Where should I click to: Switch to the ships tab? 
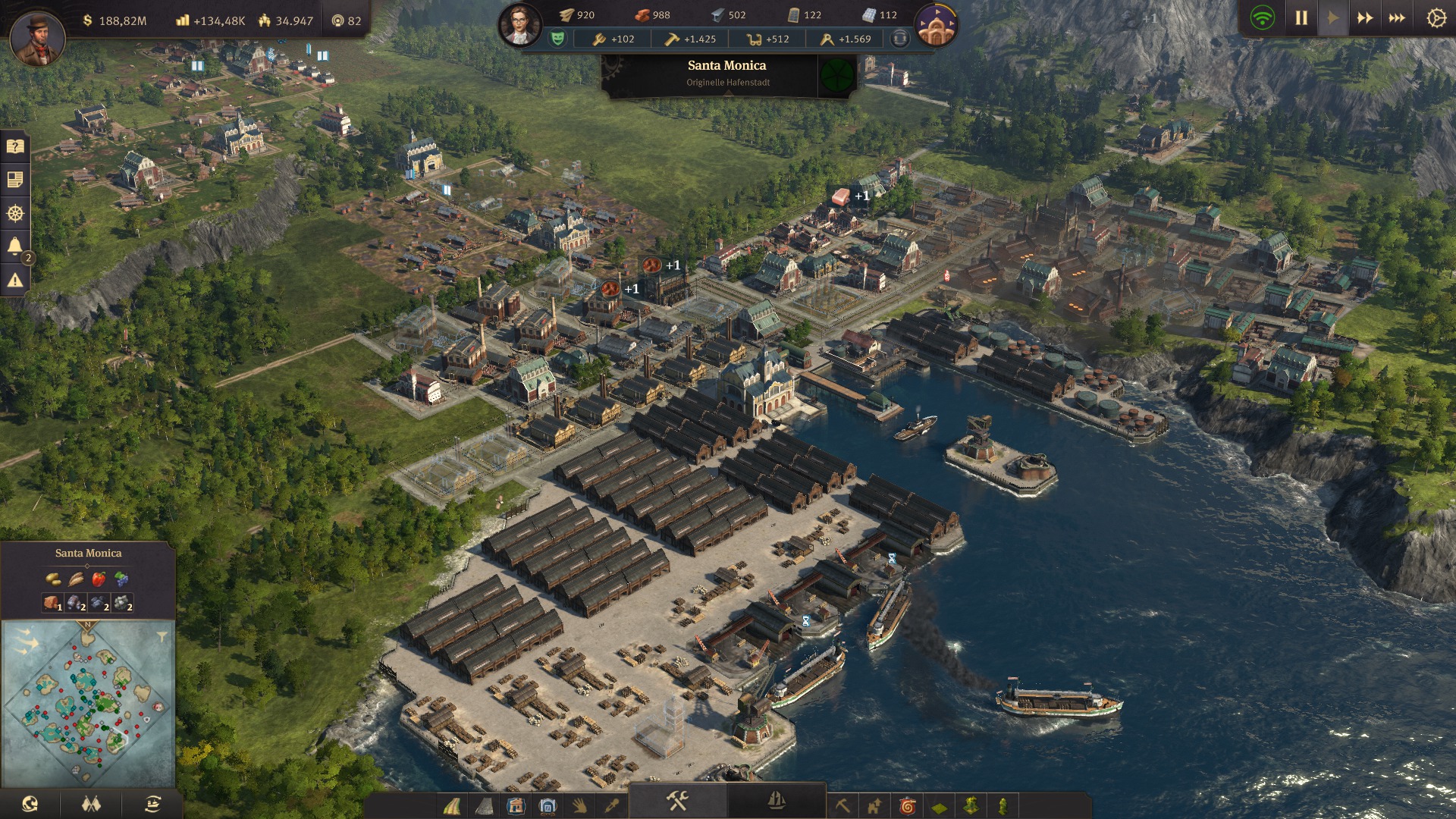point(777,801)
